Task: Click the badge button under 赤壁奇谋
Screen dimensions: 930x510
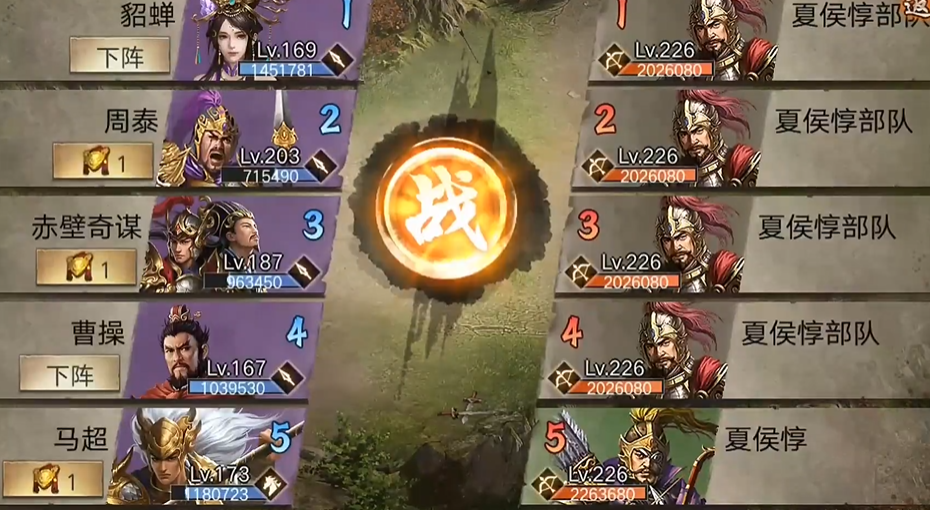Action: coord(86,267)
